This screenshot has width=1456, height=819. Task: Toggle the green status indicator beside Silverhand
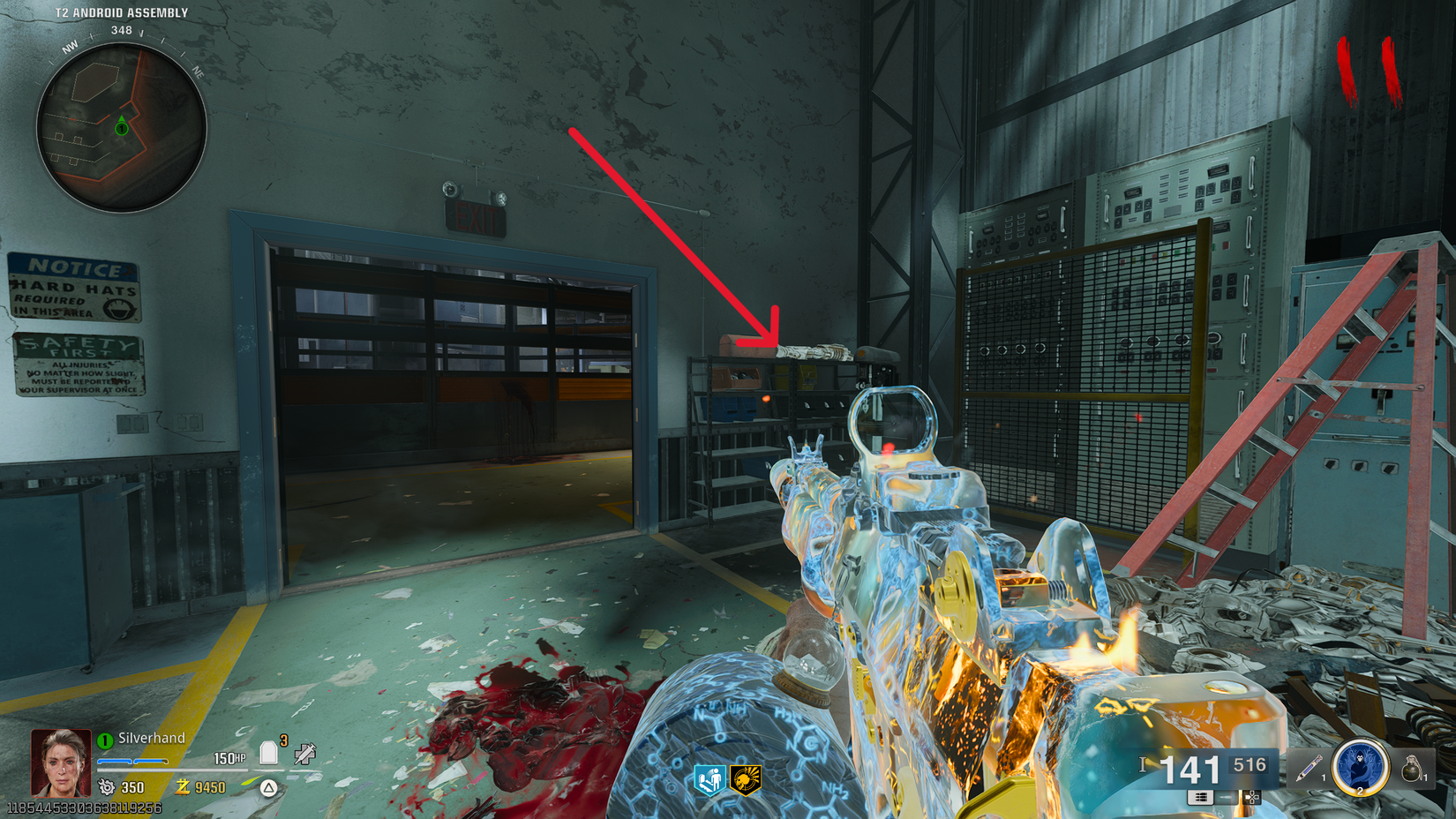pyautogui.click(x=103, y=740)
